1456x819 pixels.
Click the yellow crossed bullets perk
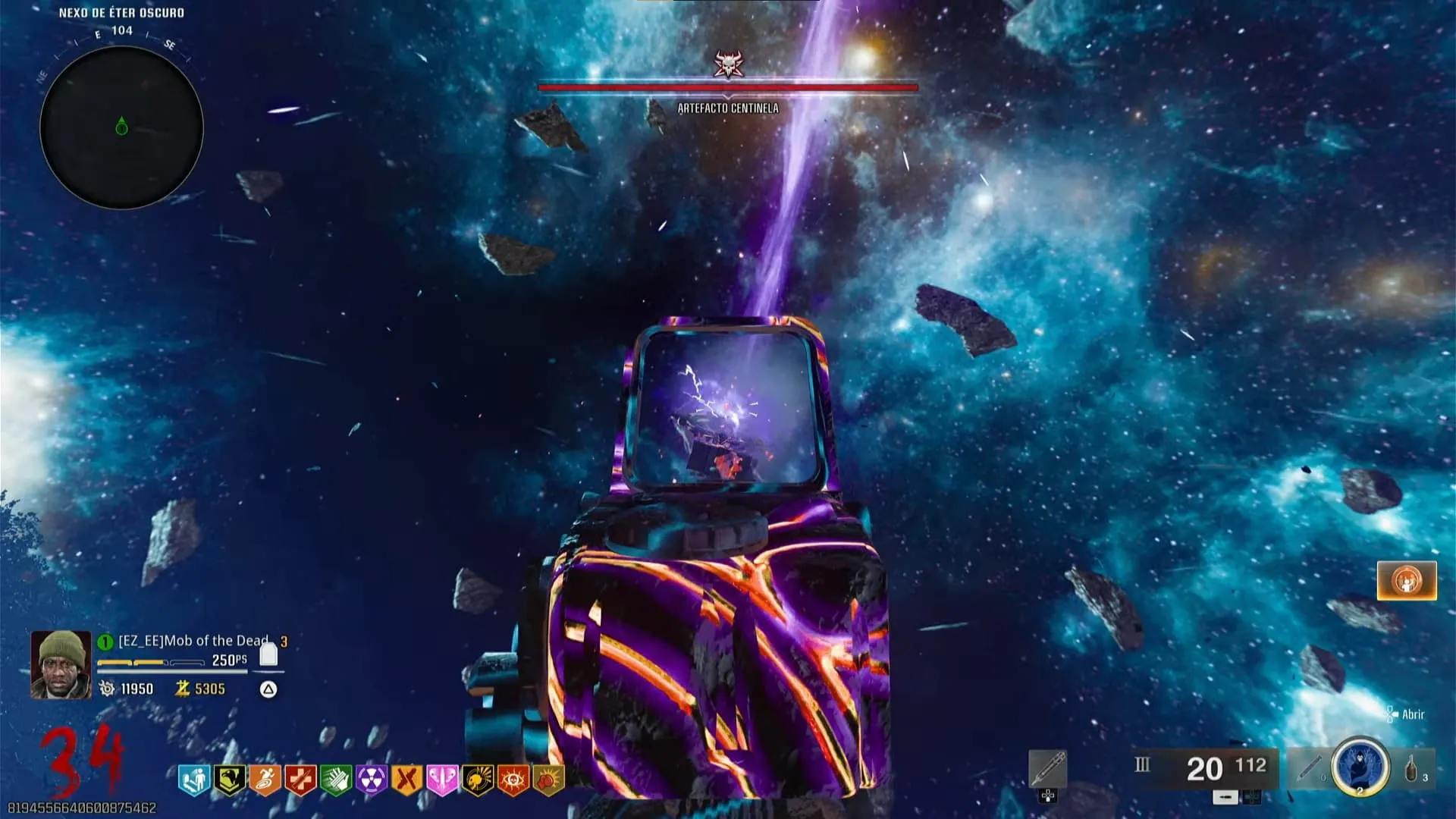click(407, 779)
